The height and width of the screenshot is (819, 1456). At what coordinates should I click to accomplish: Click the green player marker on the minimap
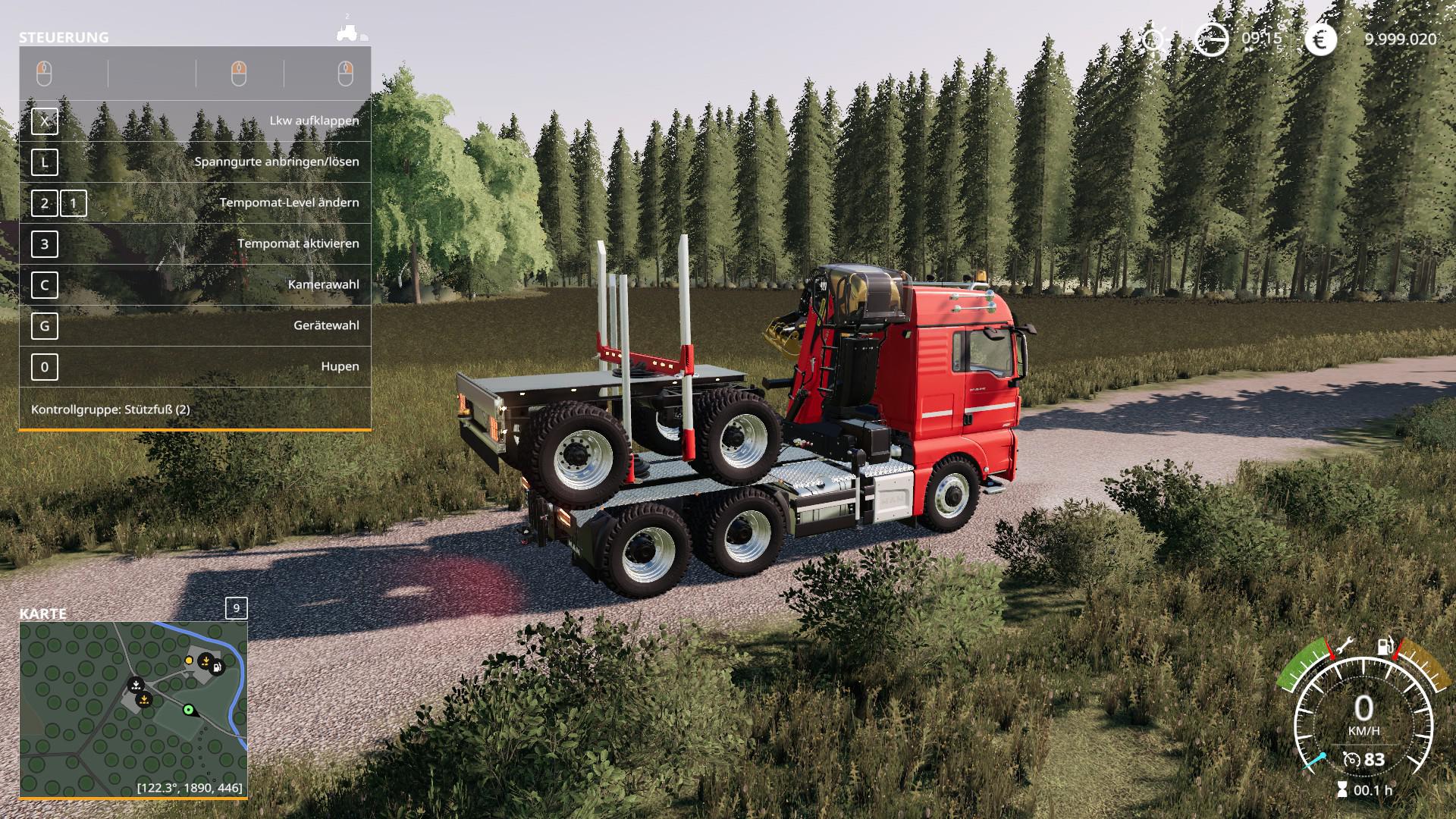(188, 710)
